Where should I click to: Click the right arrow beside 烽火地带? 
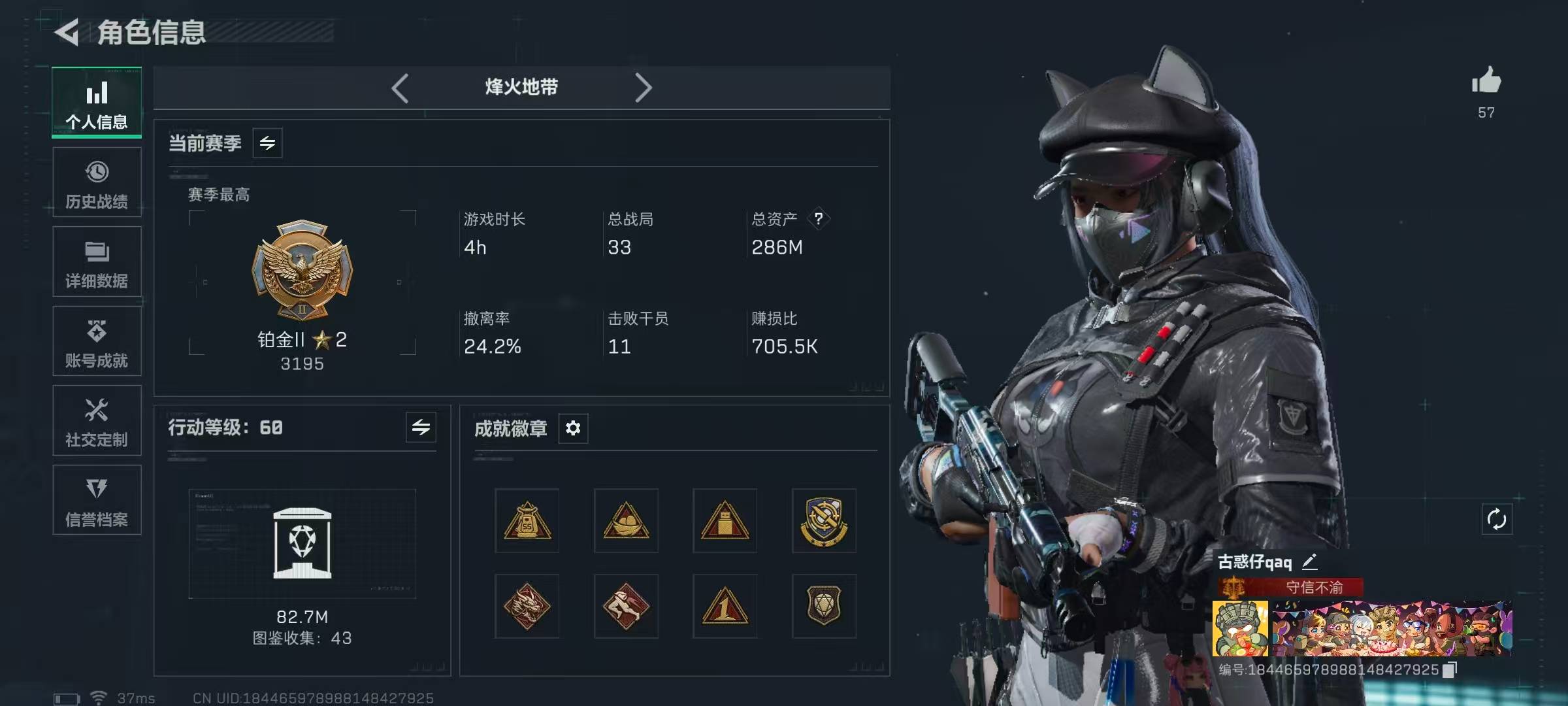click(x=643, y=88)
